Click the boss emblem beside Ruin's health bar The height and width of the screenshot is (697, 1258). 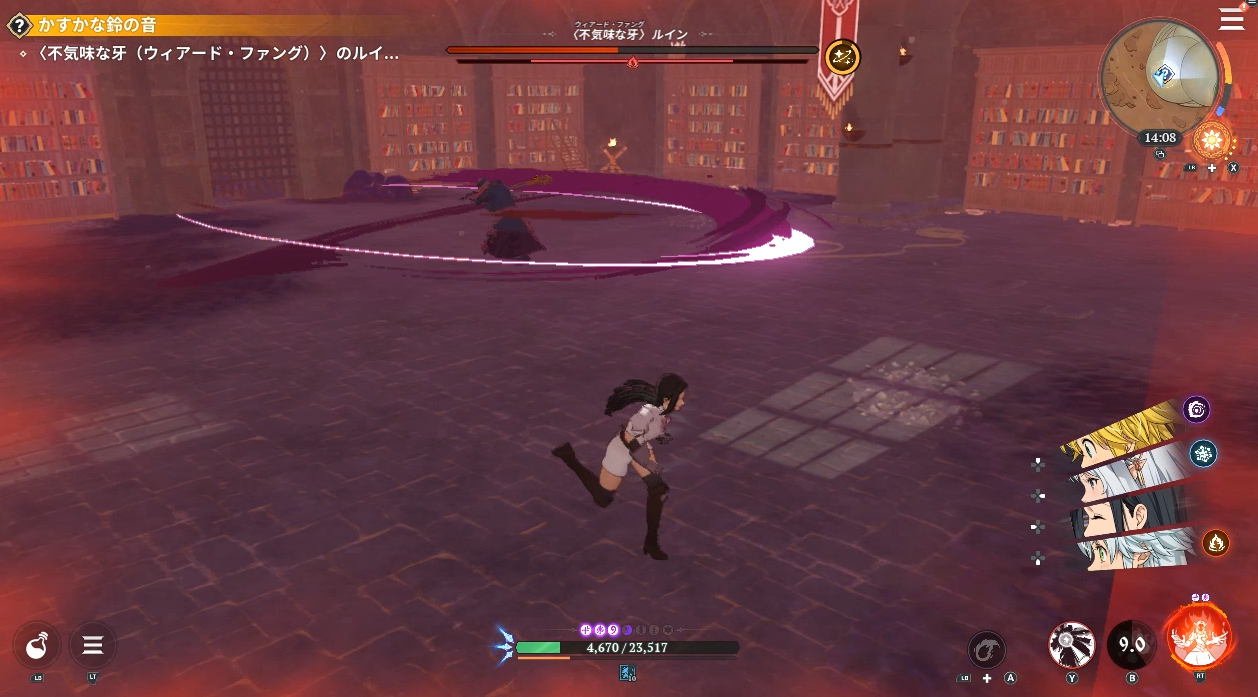[843, 57]
